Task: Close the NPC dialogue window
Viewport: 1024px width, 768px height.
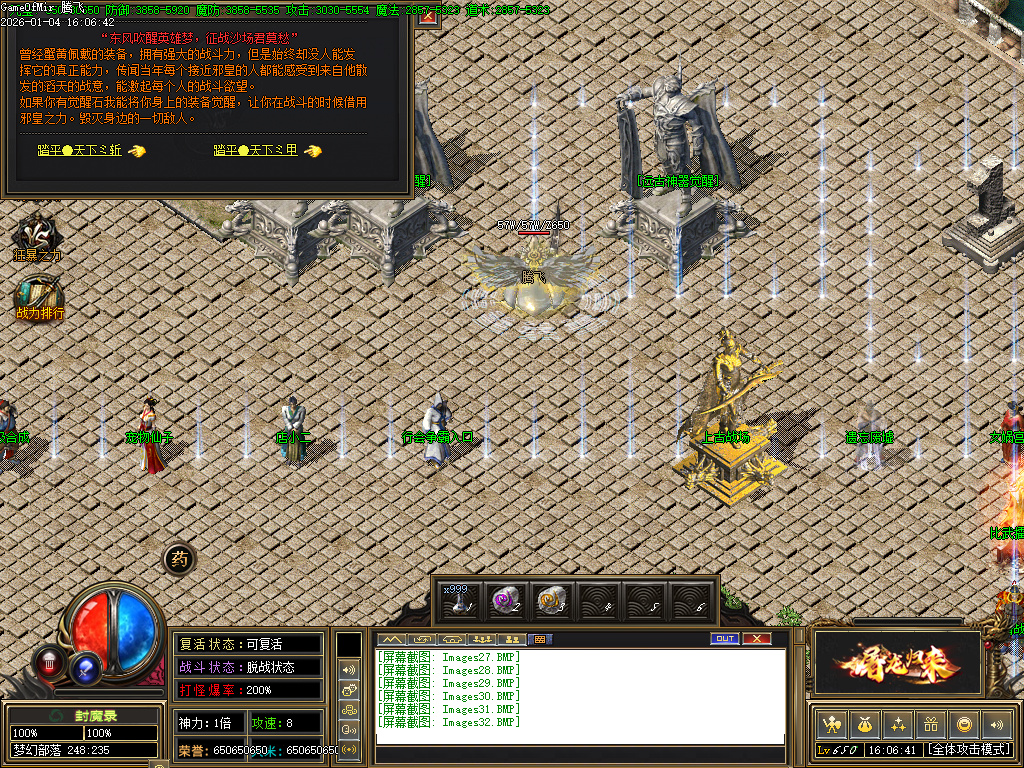Action: tap(428, 17)
